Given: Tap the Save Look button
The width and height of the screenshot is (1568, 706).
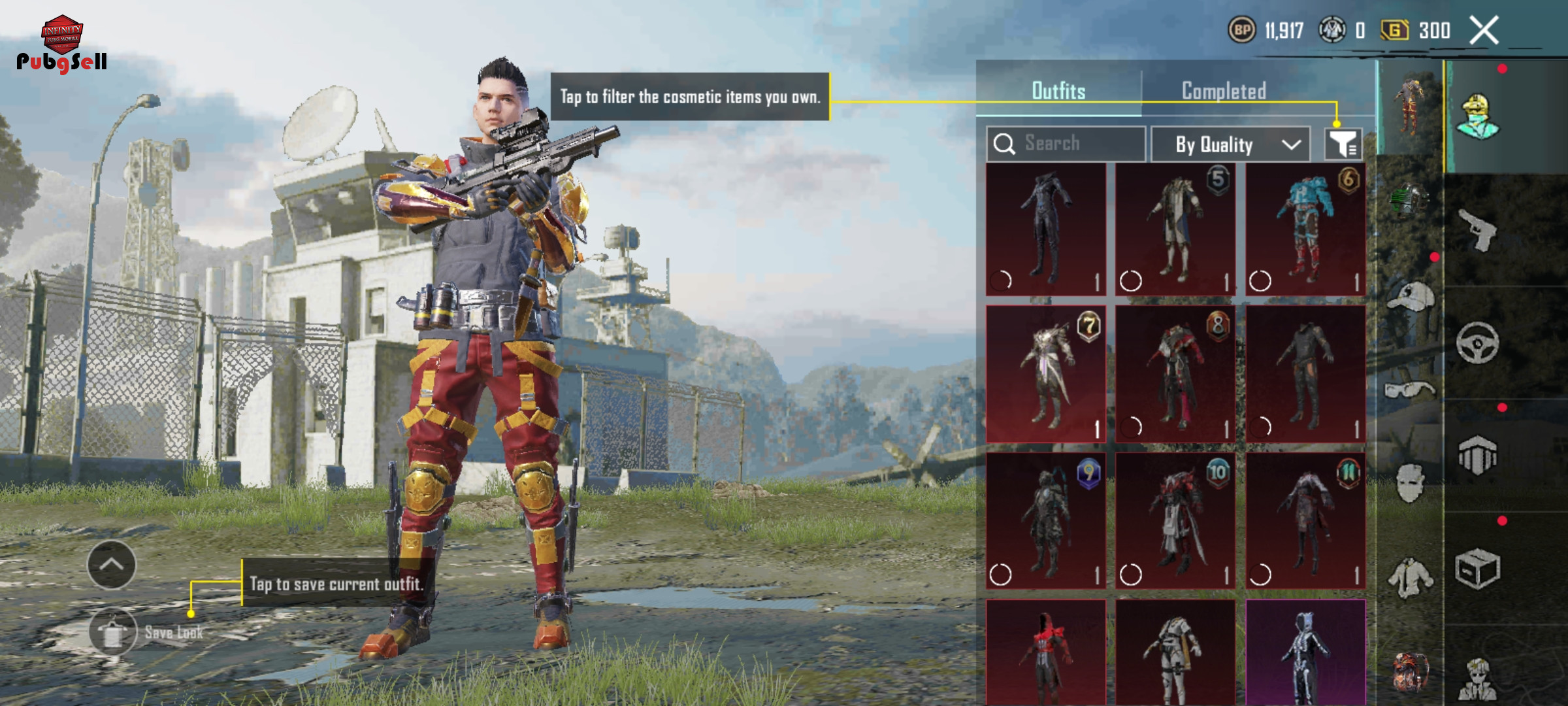Looking at the screenshot, I should click(113, 631).
